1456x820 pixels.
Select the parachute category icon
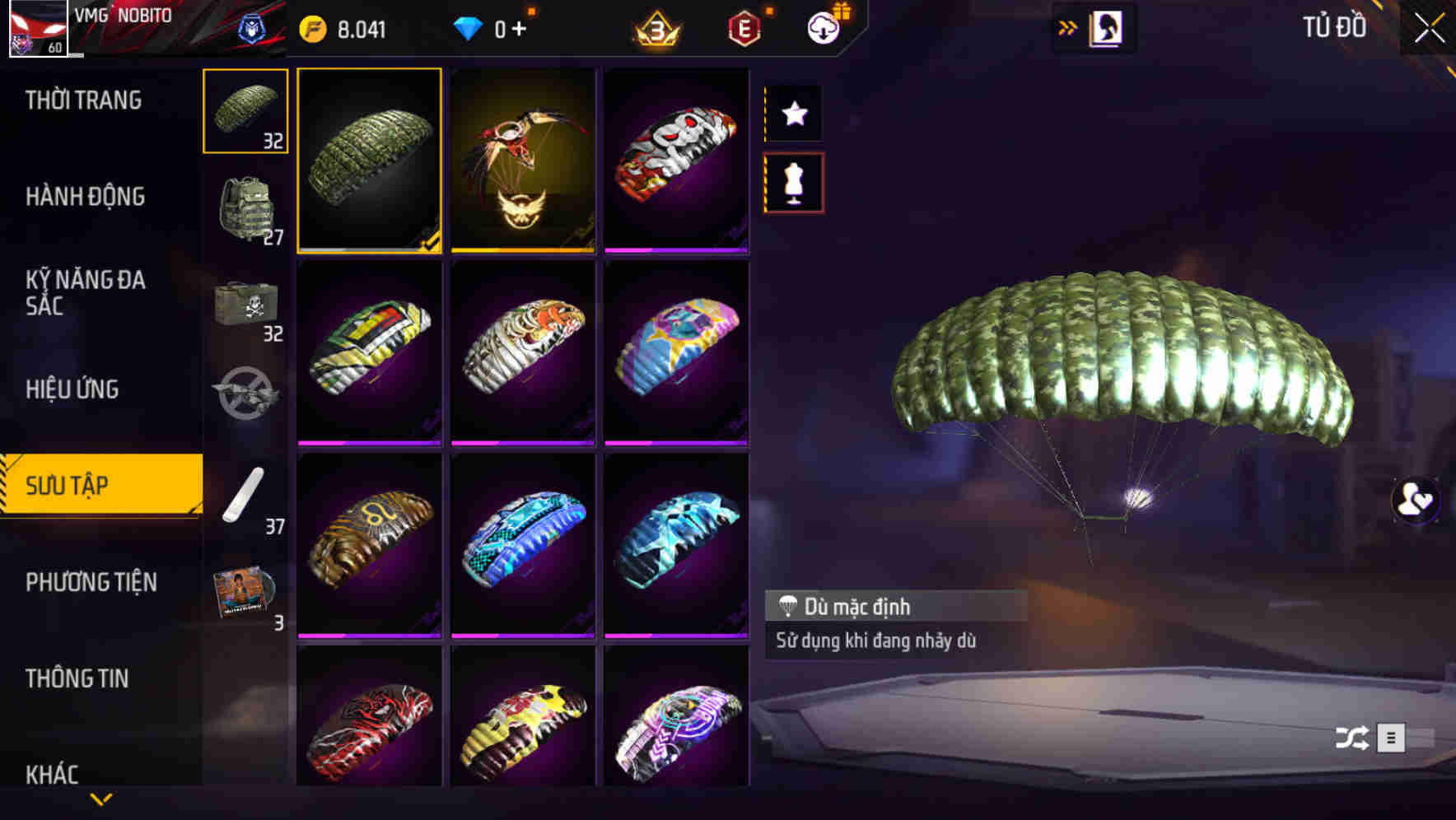[x=245, y=111]
